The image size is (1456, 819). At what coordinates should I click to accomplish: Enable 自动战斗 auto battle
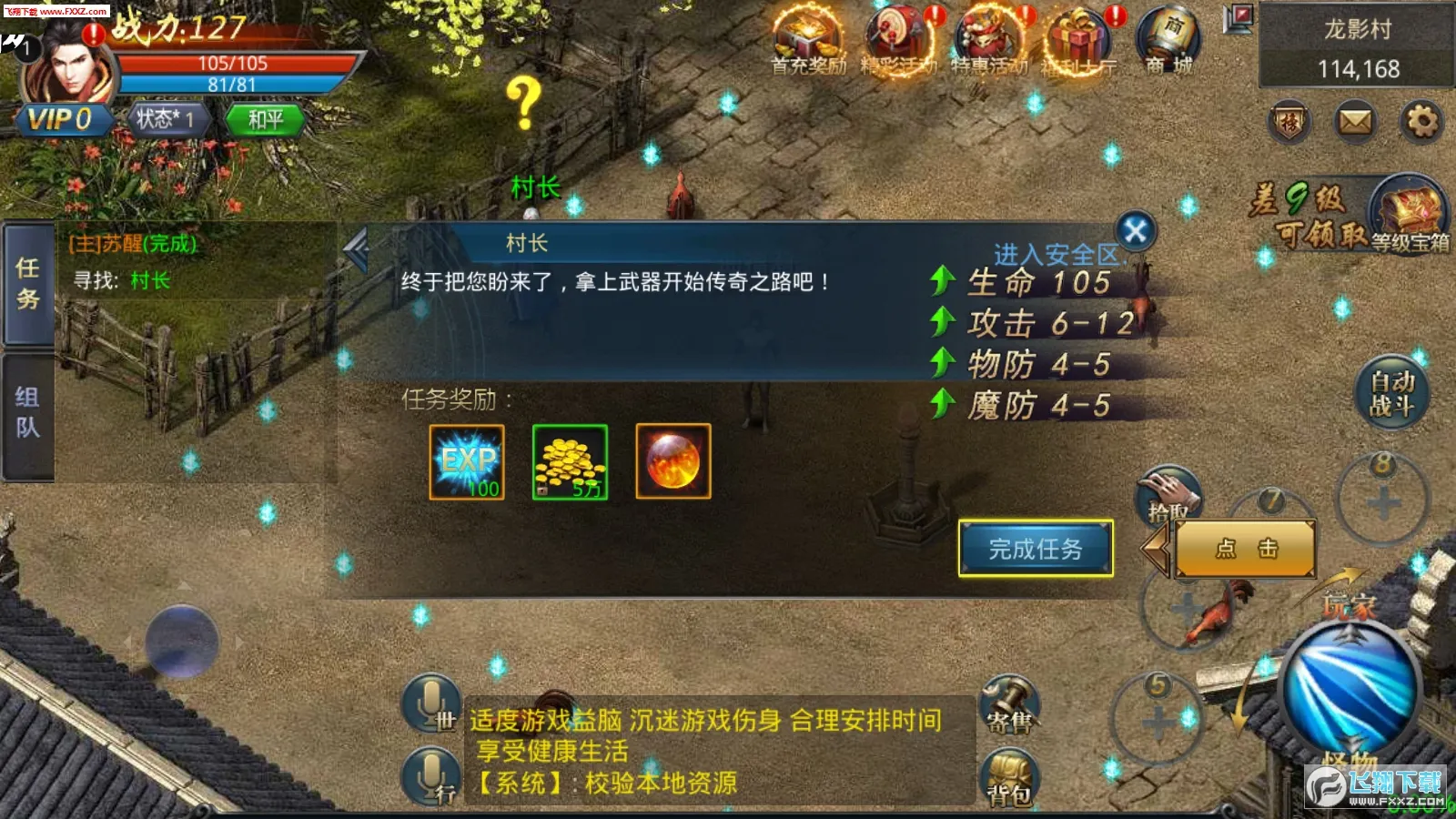tap(1392, 391)
